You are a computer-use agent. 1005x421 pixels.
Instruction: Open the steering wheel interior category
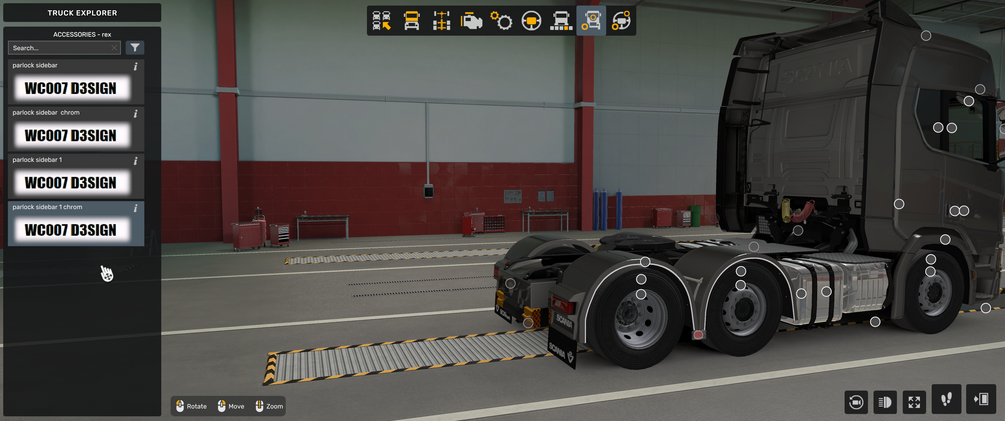point(531,20)
